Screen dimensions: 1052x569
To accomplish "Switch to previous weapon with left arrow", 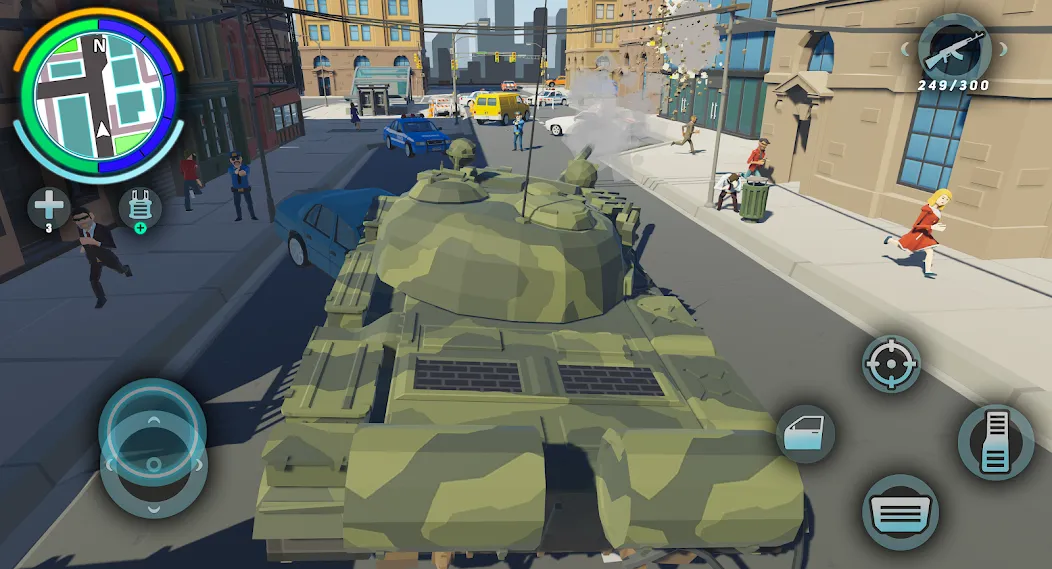I will click(904, 48).
